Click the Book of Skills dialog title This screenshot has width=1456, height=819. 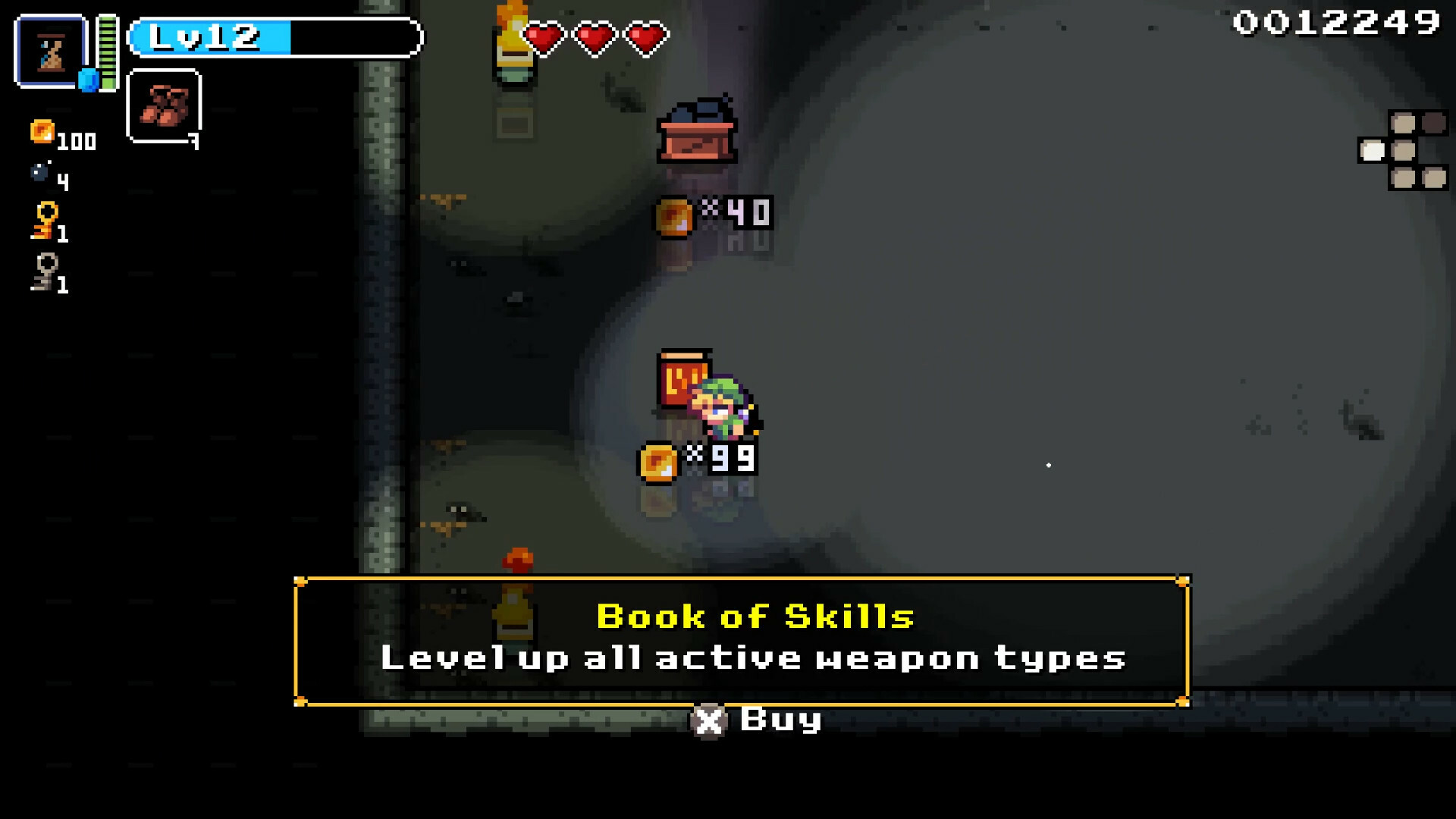[755, 617]
